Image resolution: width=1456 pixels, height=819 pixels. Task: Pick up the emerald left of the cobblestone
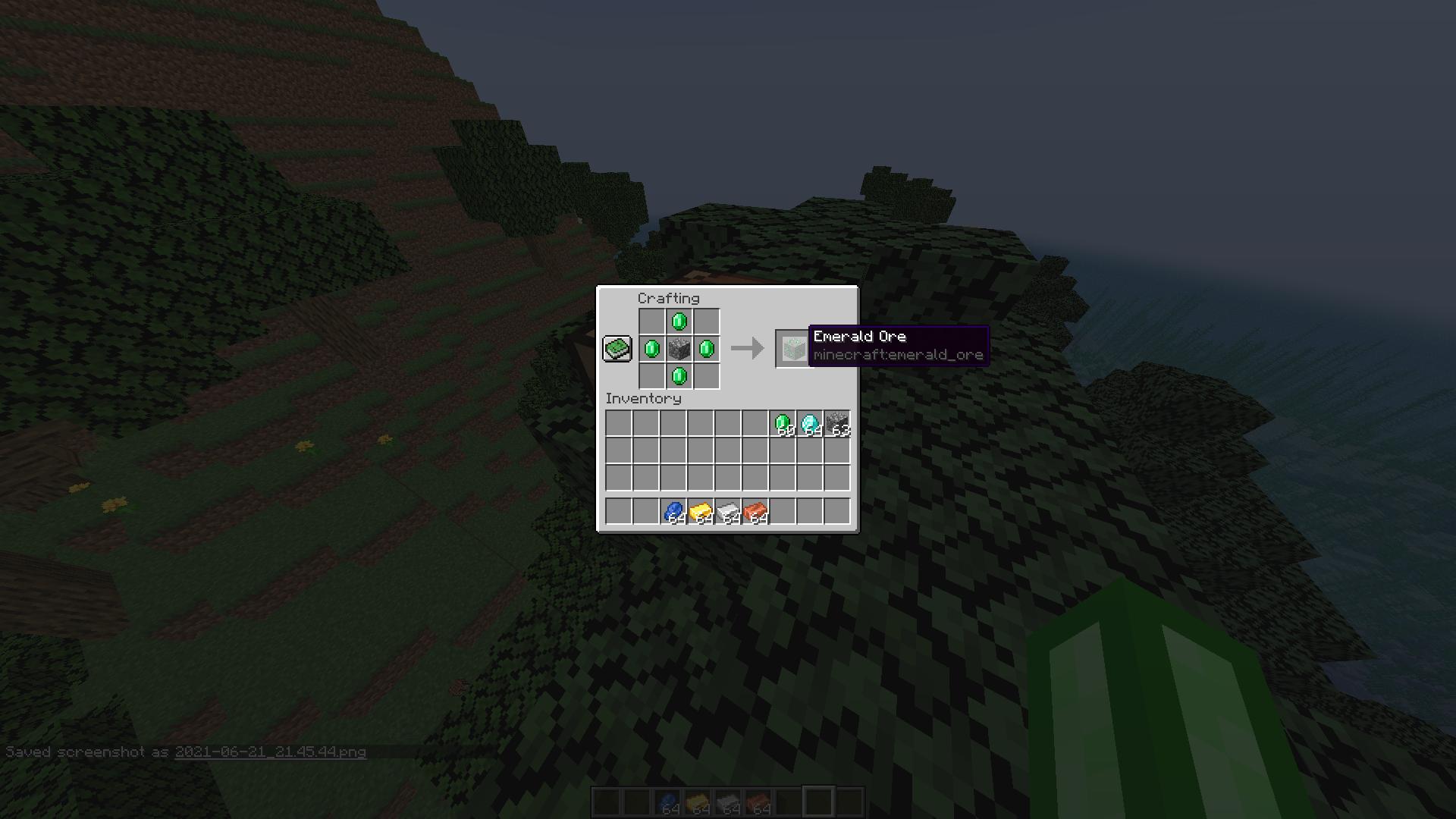[651, 349]
